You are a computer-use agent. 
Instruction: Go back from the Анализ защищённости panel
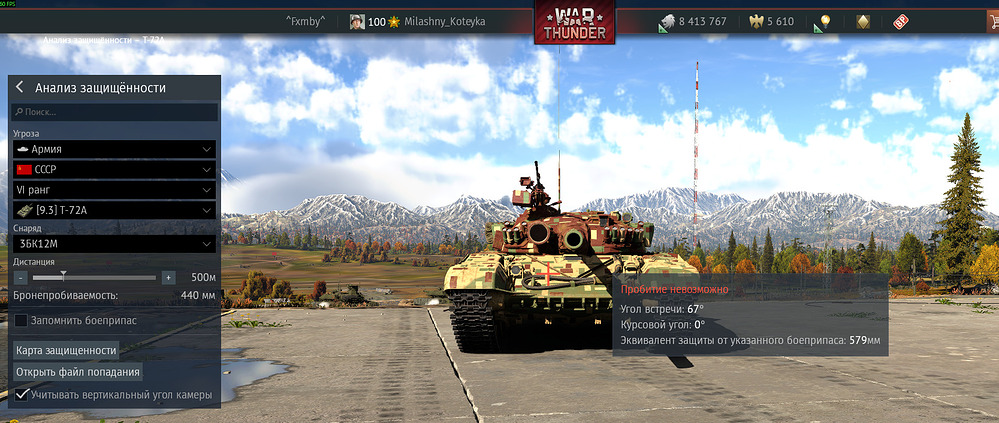click(x=20, y=88)
